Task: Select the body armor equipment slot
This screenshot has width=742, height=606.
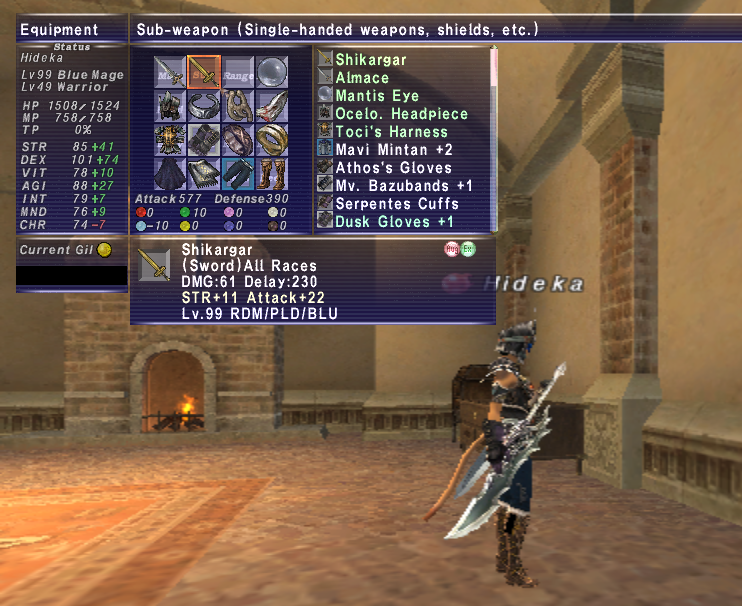Action: 170,139
